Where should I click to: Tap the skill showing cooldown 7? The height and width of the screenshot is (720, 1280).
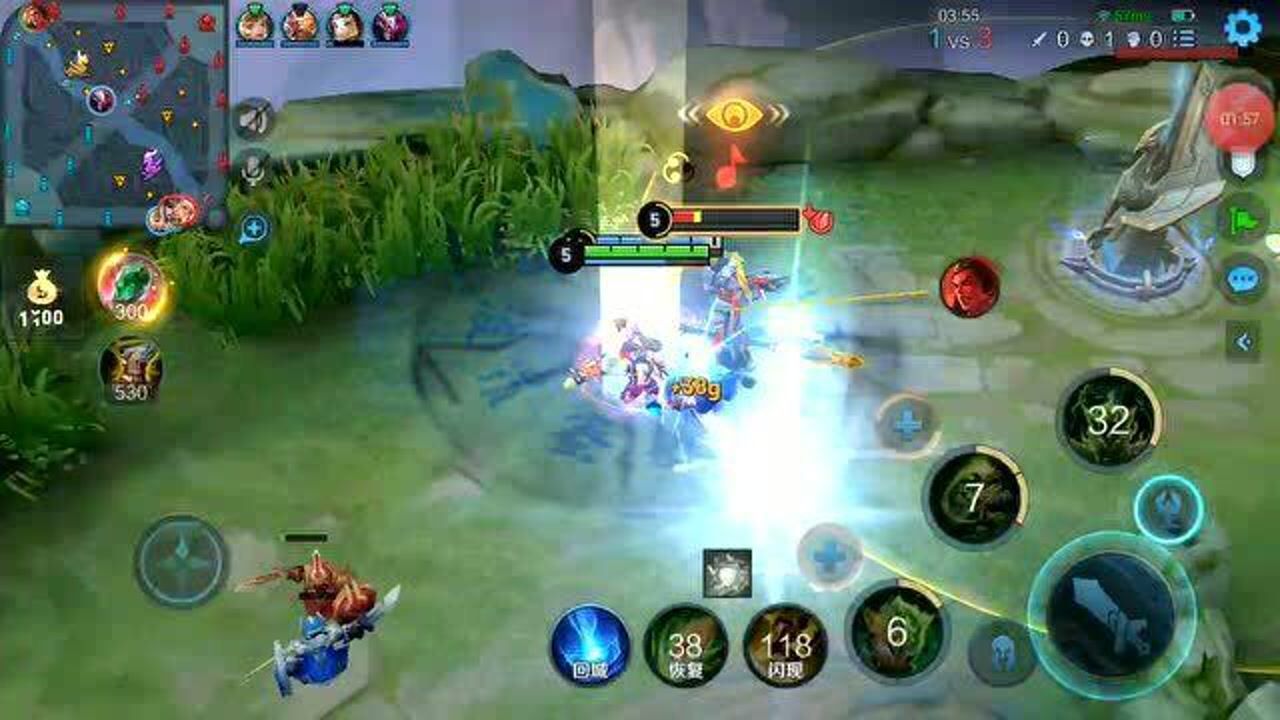point(975,497)
